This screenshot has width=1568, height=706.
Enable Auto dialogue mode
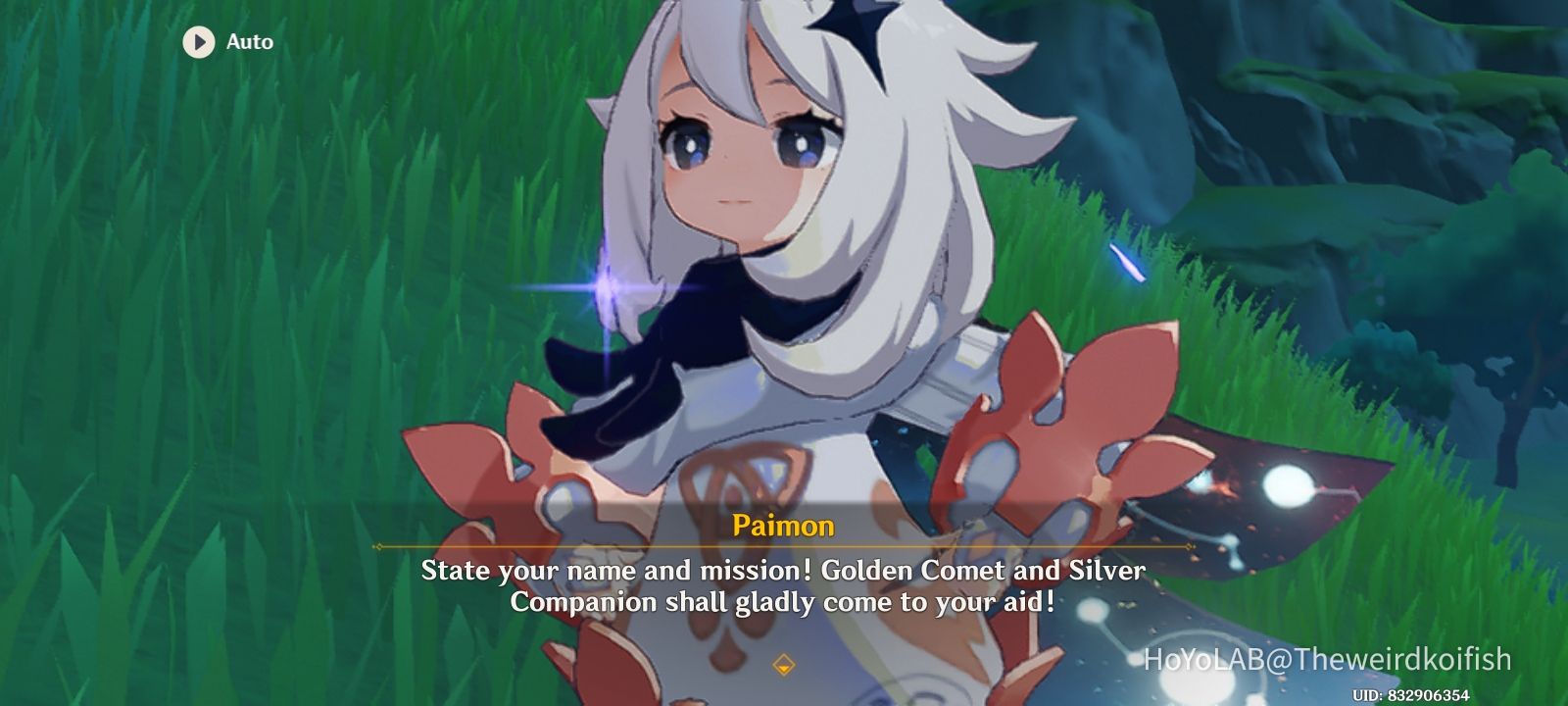(x=225, y=42)
